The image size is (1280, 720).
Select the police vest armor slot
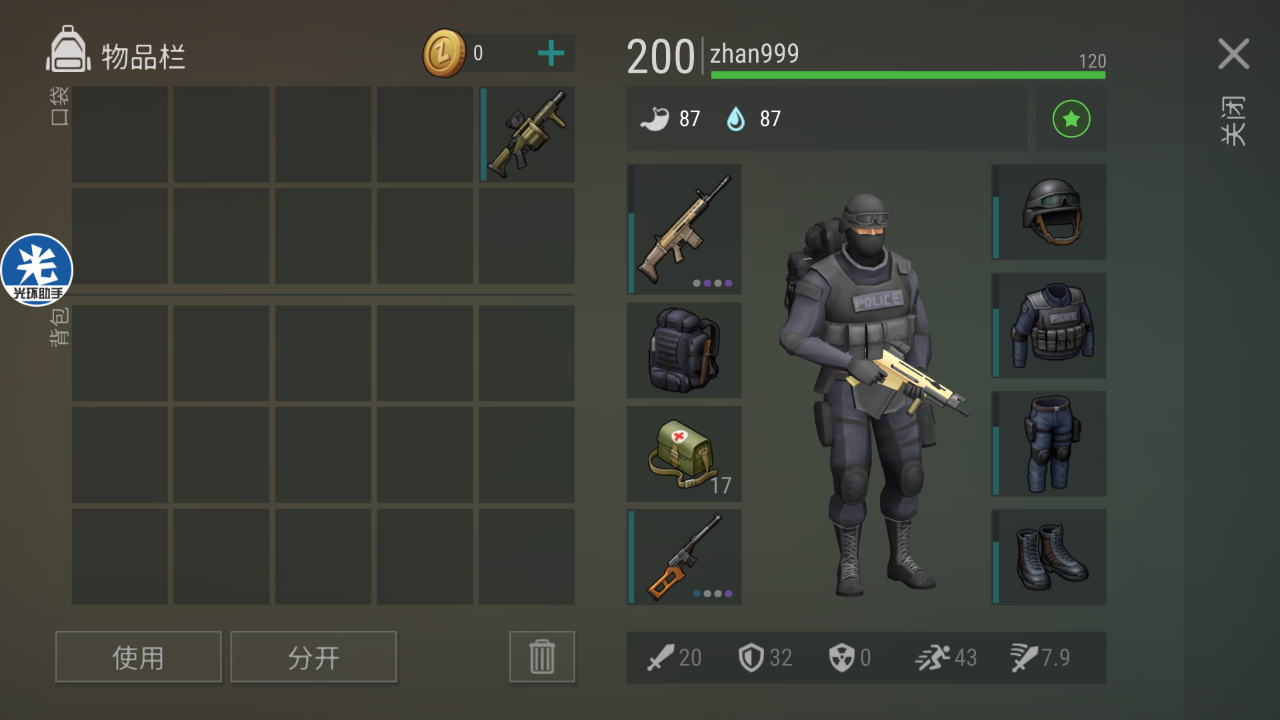click(x=1050, y=325)
